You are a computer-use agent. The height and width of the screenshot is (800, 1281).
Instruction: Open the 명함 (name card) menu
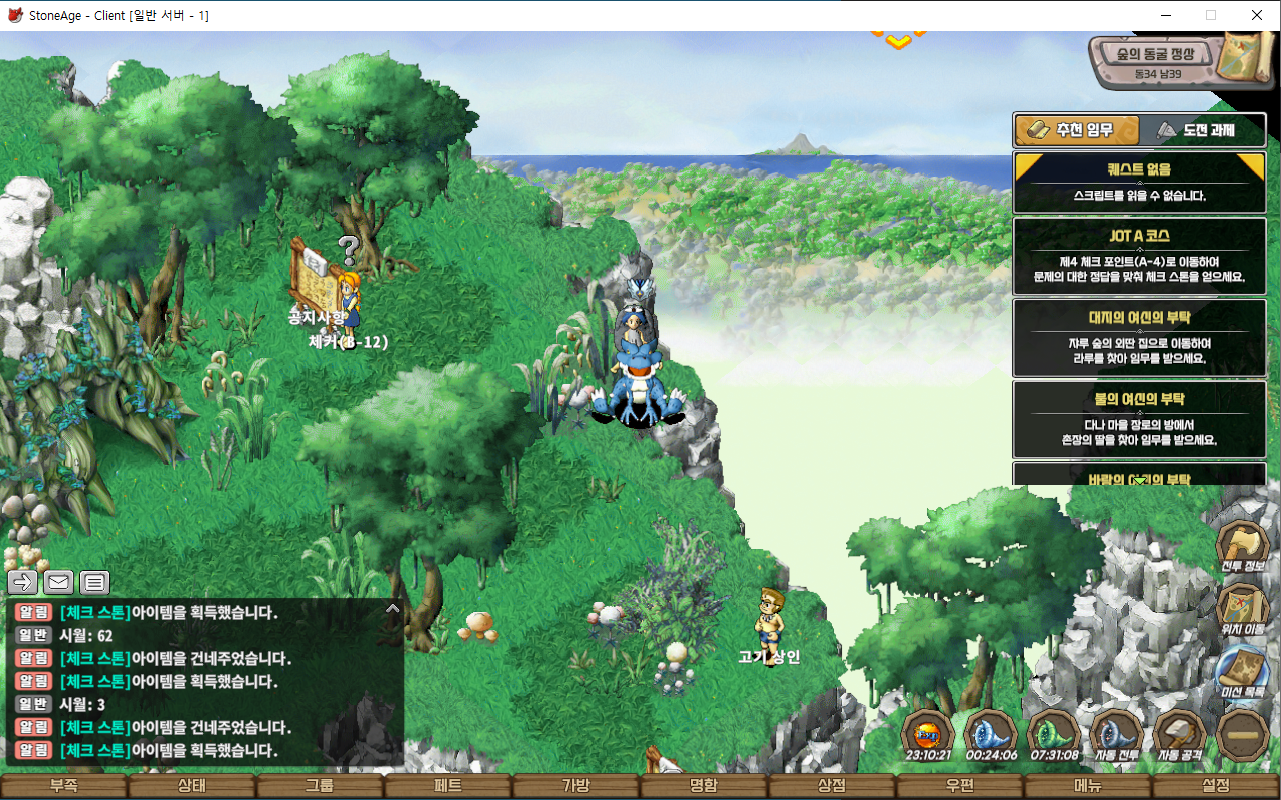pyautogui.click(x=704, y=786)
